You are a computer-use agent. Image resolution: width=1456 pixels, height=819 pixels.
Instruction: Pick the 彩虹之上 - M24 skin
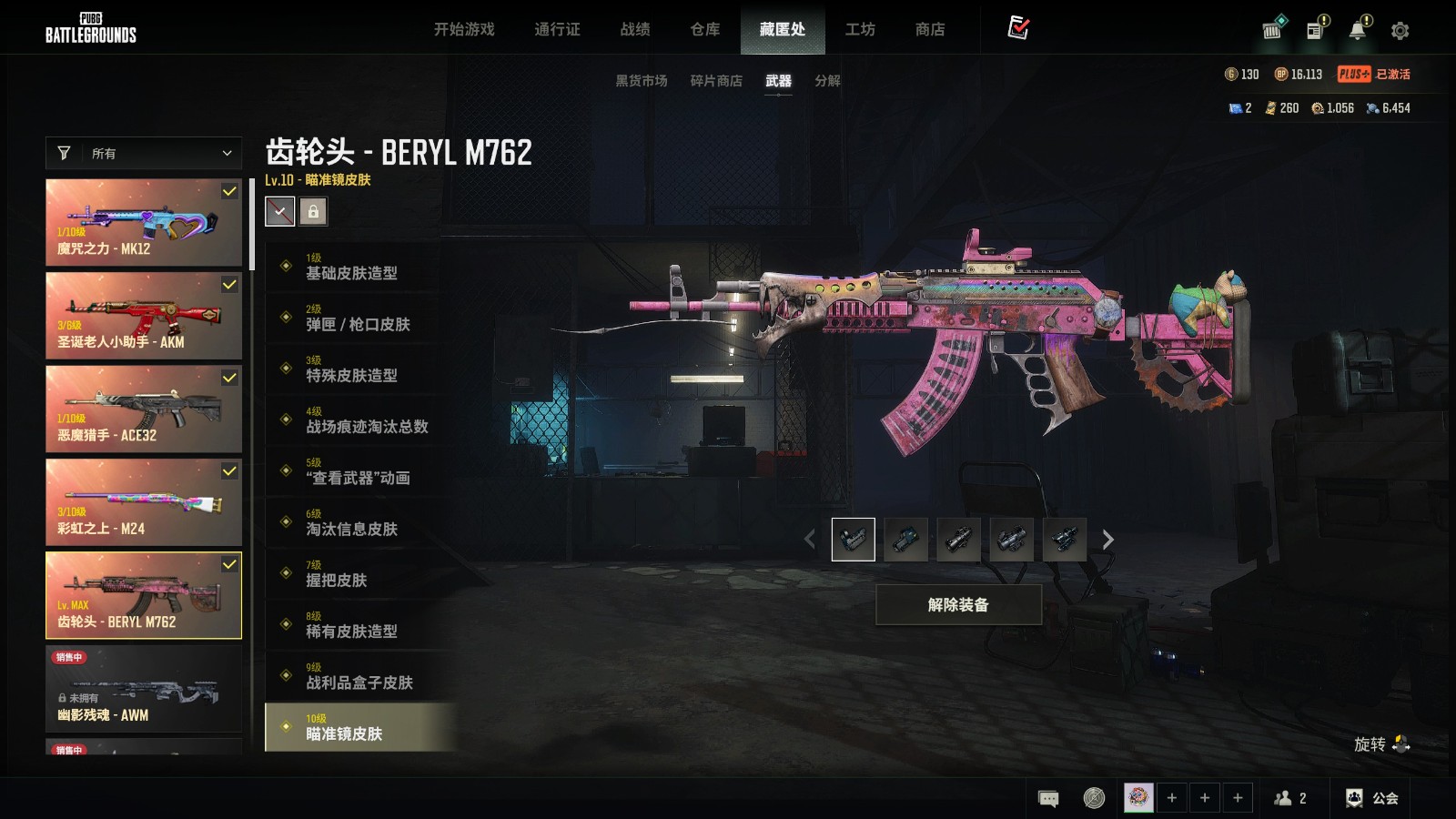[x=144, y=502]
